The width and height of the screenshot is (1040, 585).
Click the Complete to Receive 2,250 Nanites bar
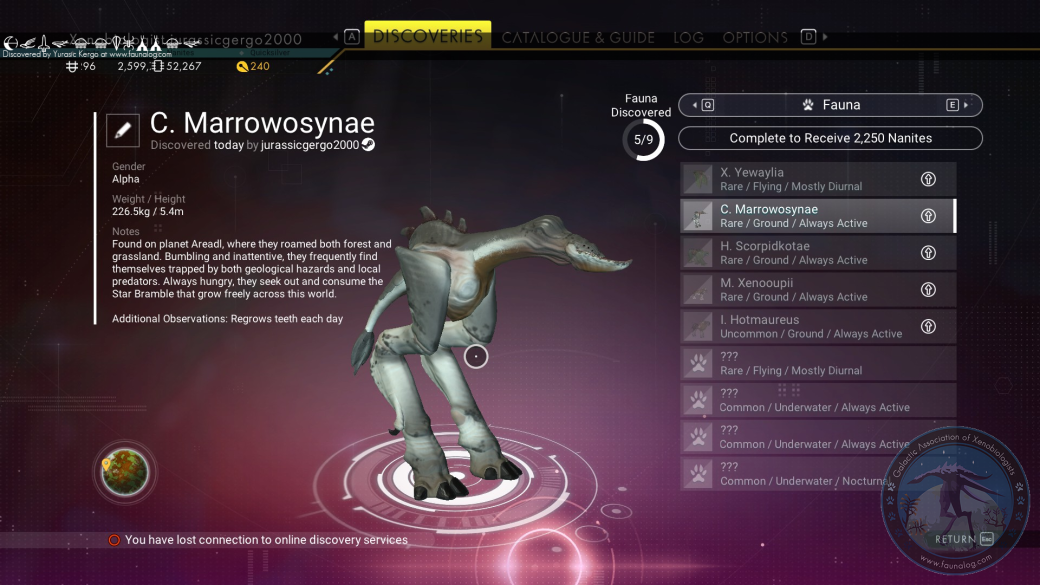(830, 138)
